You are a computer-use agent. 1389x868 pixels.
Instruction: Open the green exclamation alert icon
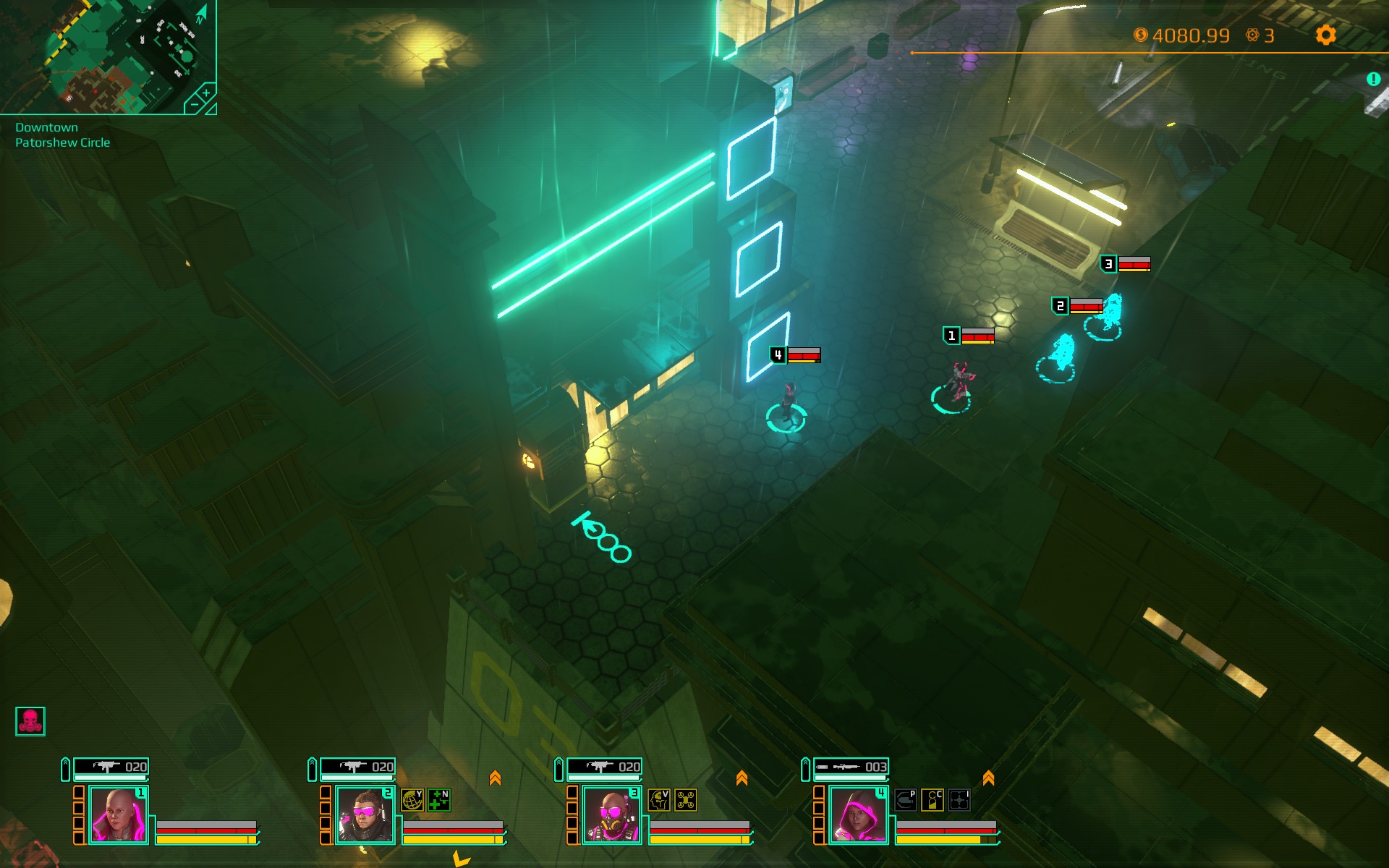(x=1374, y=80)
